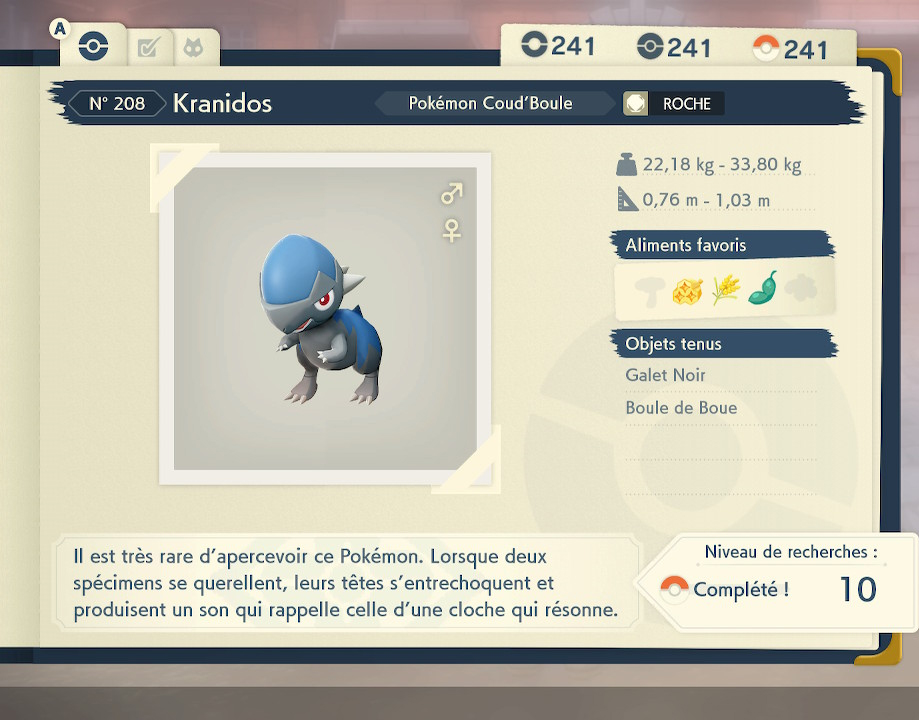Show the female form of Kranidos
The height and width of the screenshot is (720, 919).
[452, 231]
